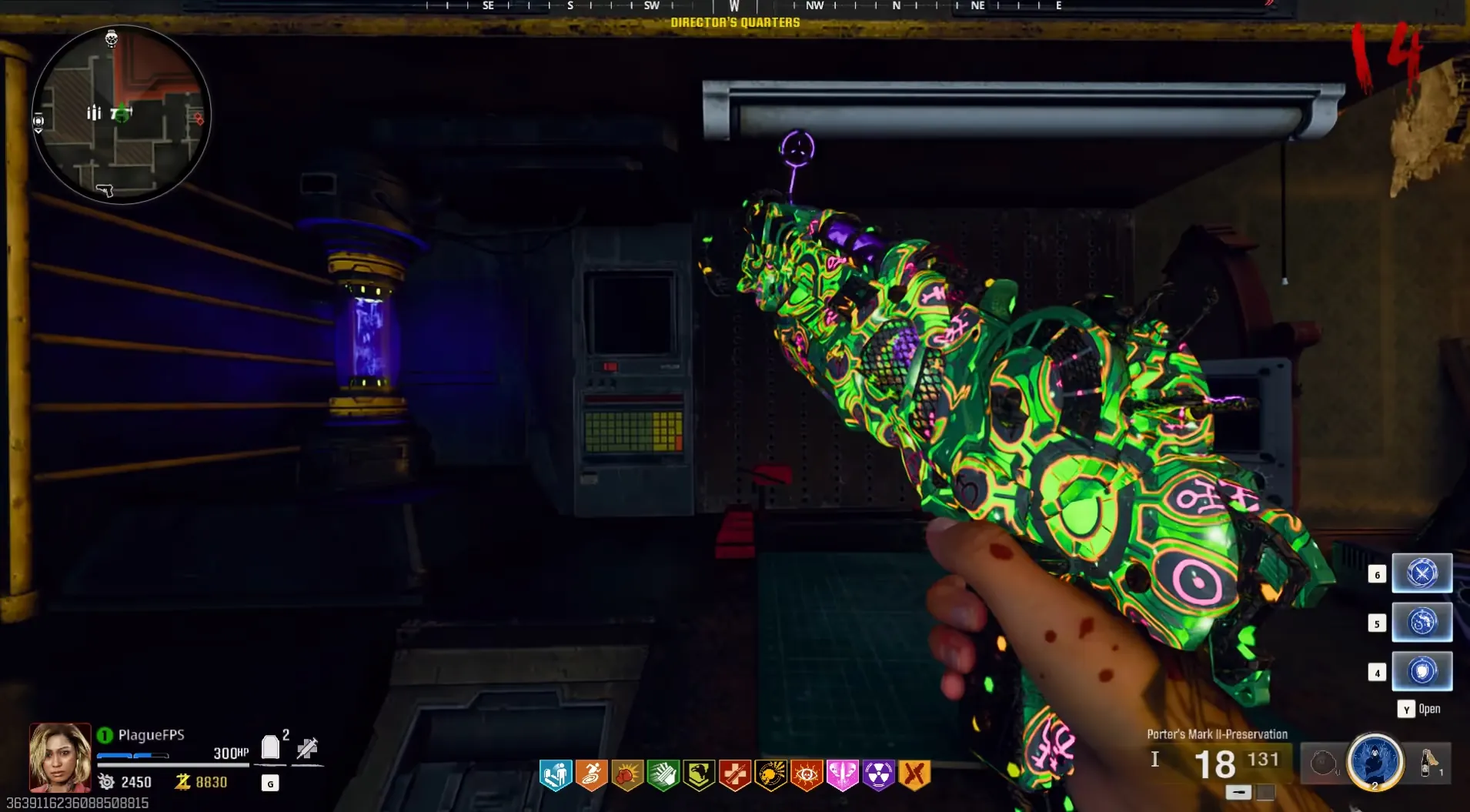Click the circular minimap
Image resolution: width=1470 pixels, height=812 pixels.
click(121, 115)
